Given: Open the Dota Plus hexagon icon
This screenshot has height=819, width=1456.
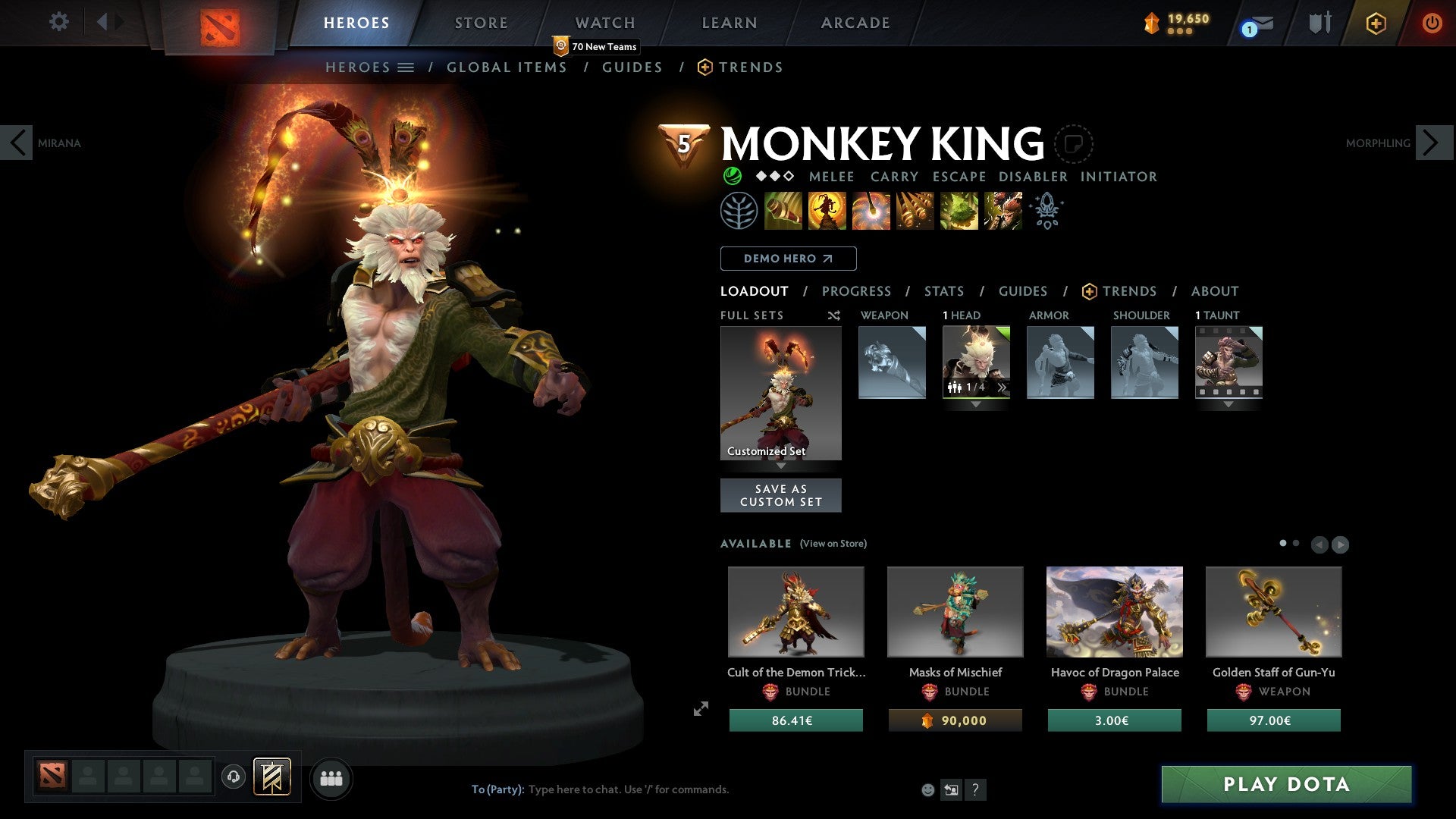Looking at the screenshot, I should [x=1376, y=23].
